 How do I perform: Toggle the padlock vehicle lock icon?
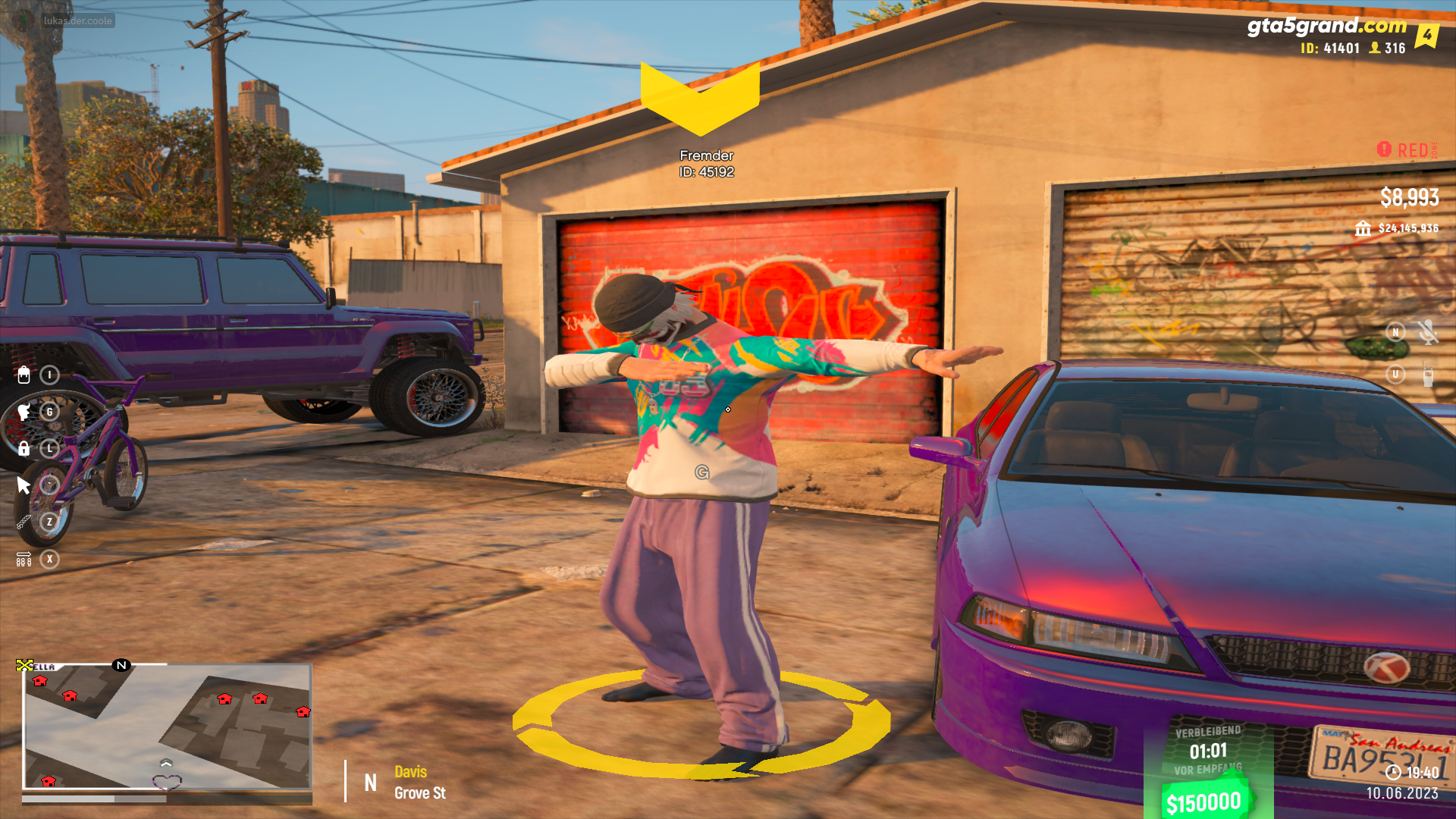pos(24,448)
